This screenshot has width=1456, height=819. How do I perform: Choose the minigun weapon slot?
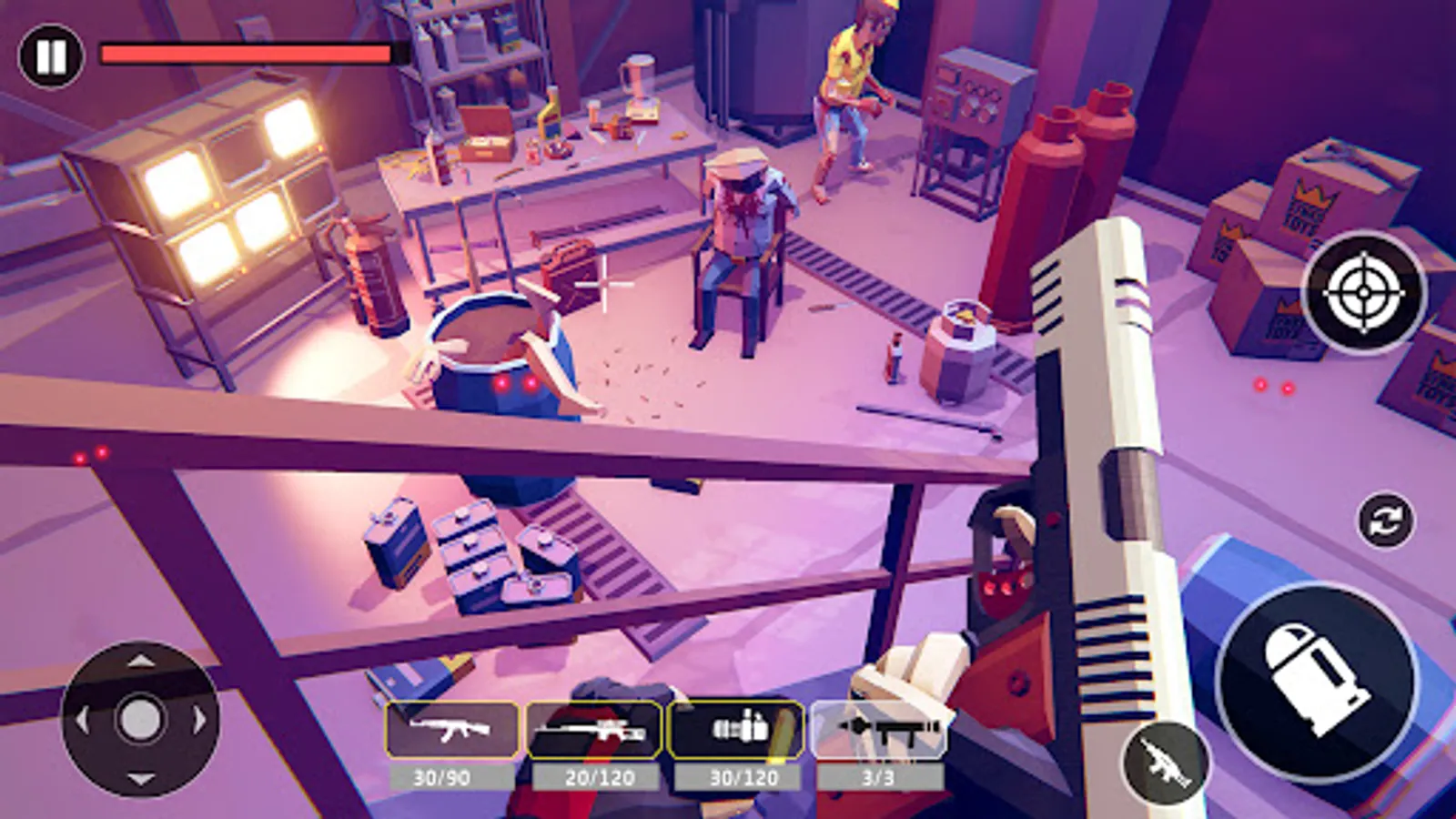point(736,730)
